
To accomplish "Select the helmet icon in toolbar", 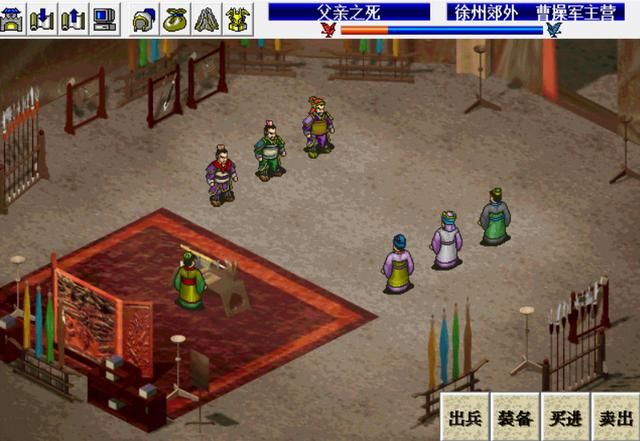I will [144, 15].
